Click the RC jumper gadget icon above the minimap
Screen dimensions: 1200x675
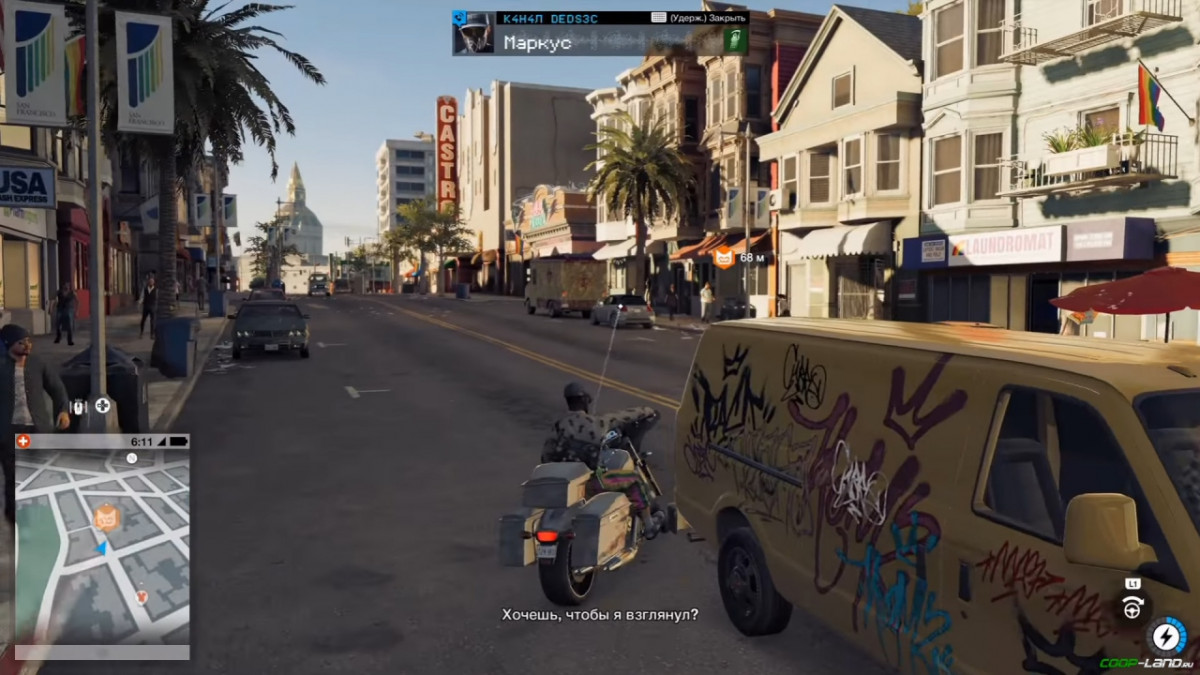click(79, 407)
